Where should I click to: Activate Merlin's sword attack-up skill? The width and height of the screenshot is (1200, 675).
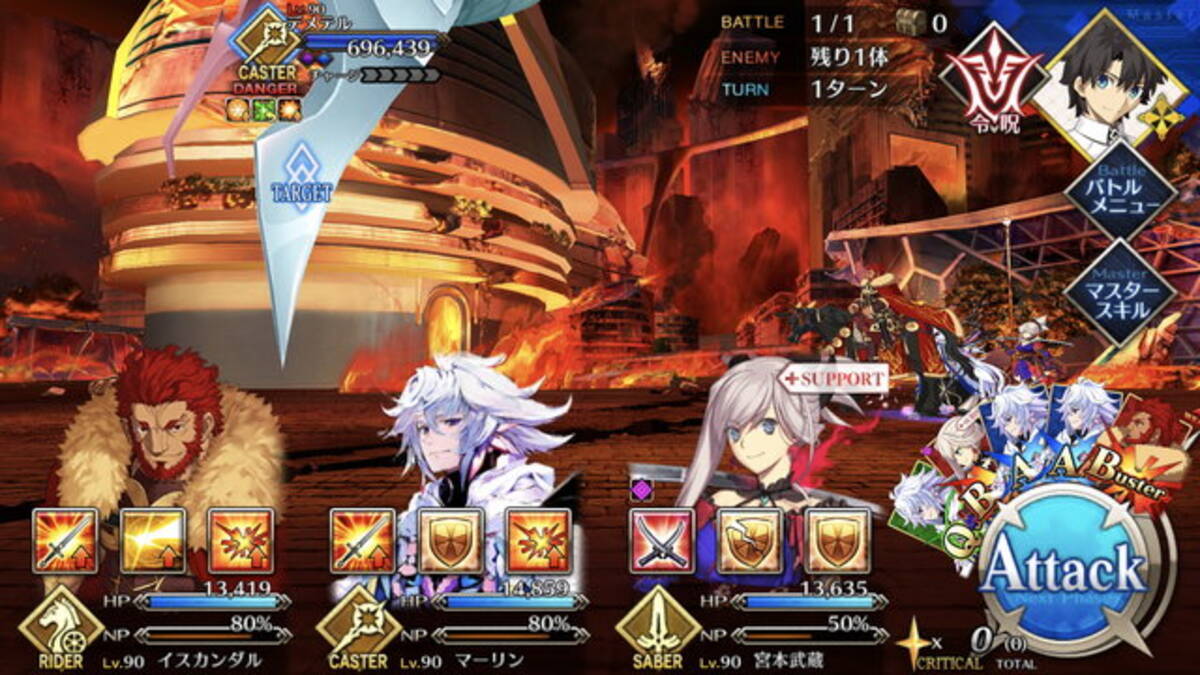click(x=363, y=541)
